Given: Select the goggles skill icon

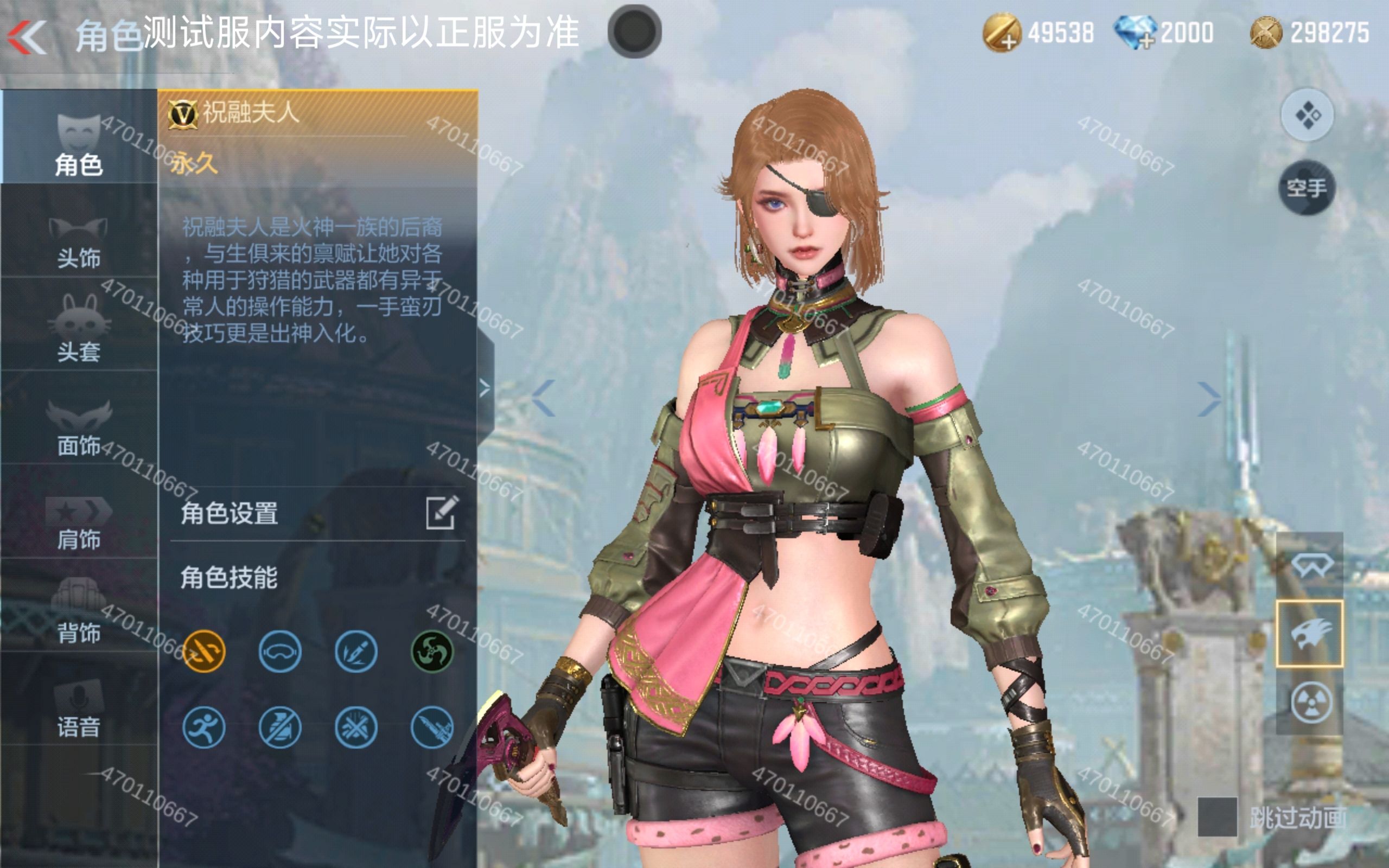Looking at the screenshot, I should pos(280,651).
